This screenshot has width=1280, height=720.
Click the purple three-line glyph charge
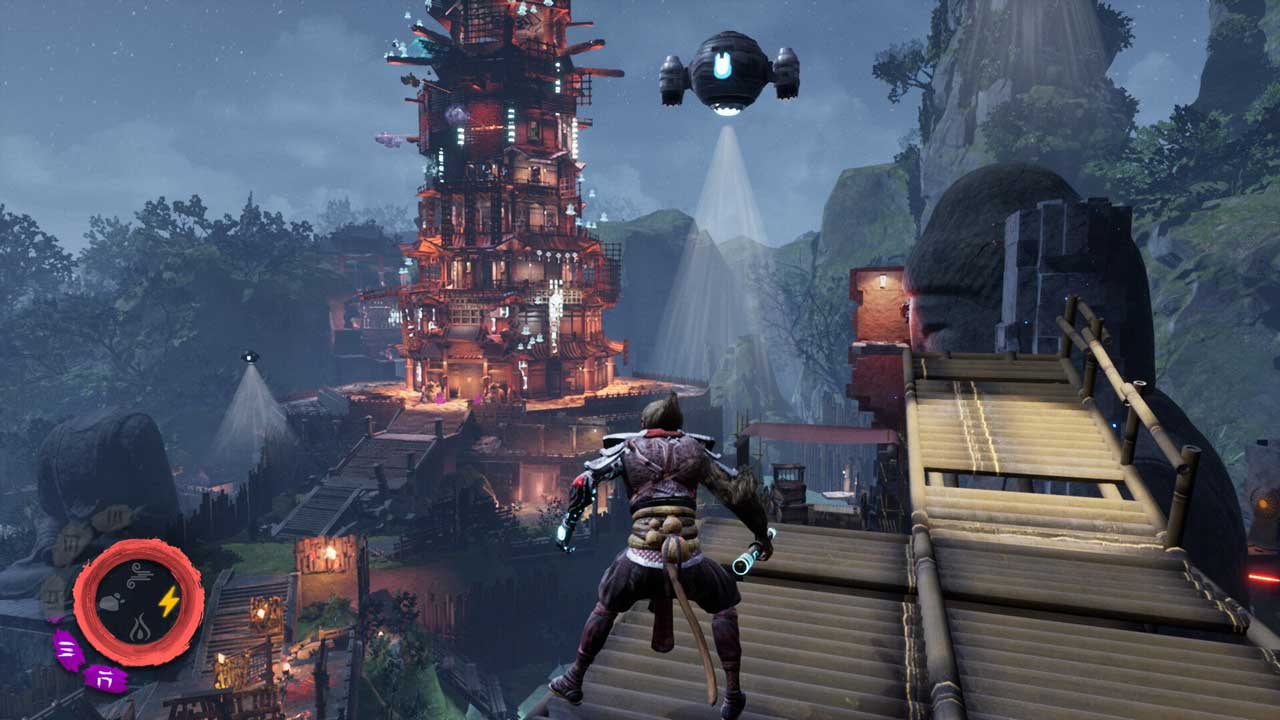(68, 650)
